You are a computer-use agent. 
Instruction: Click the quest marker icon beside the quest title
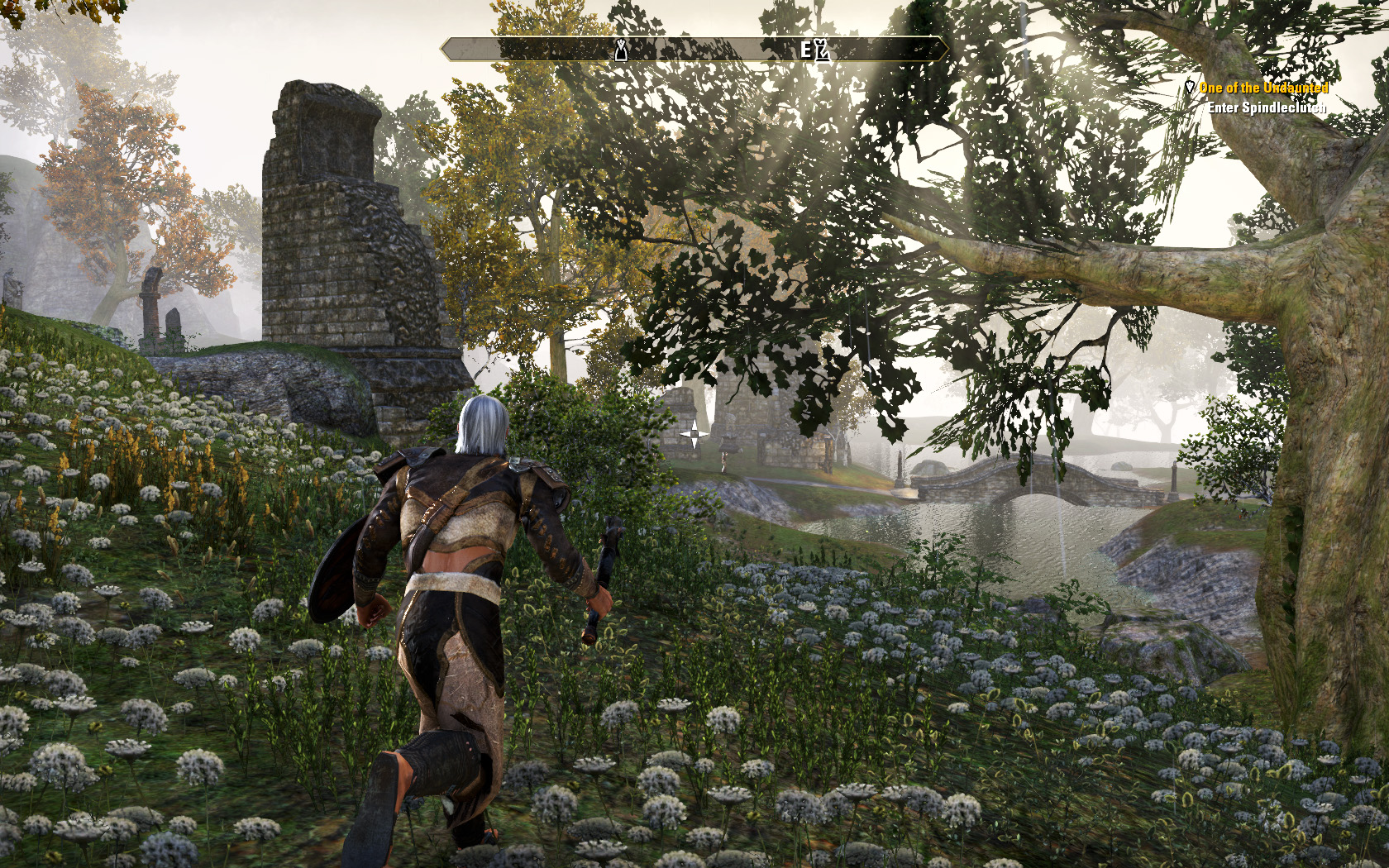coord(1190,87)
